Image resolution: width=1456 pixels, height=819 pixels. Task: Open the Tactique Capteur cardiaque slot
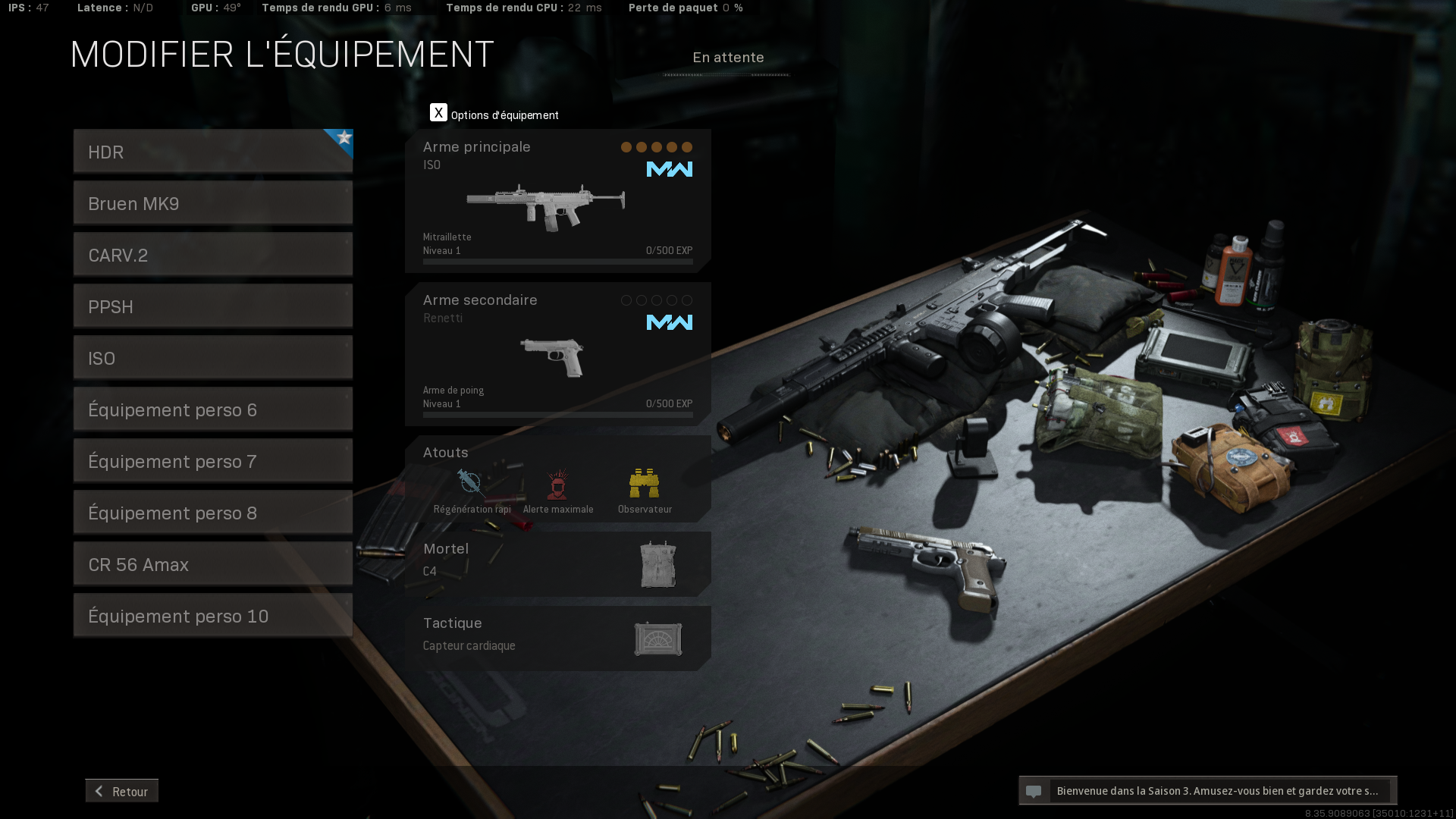[557, 638]
